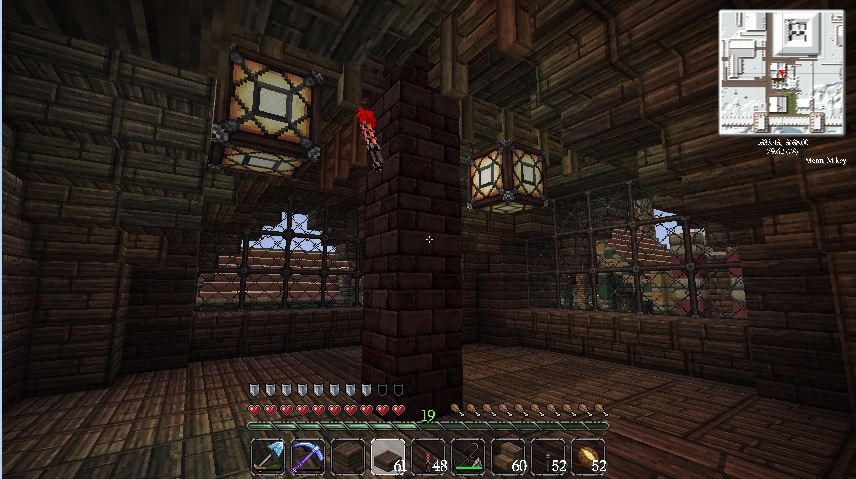The height and width of the screenshot is (479, 856).
Task: Pick the redstone torch stack of 48
Action: pyautogui.click(x=428, y=457)
